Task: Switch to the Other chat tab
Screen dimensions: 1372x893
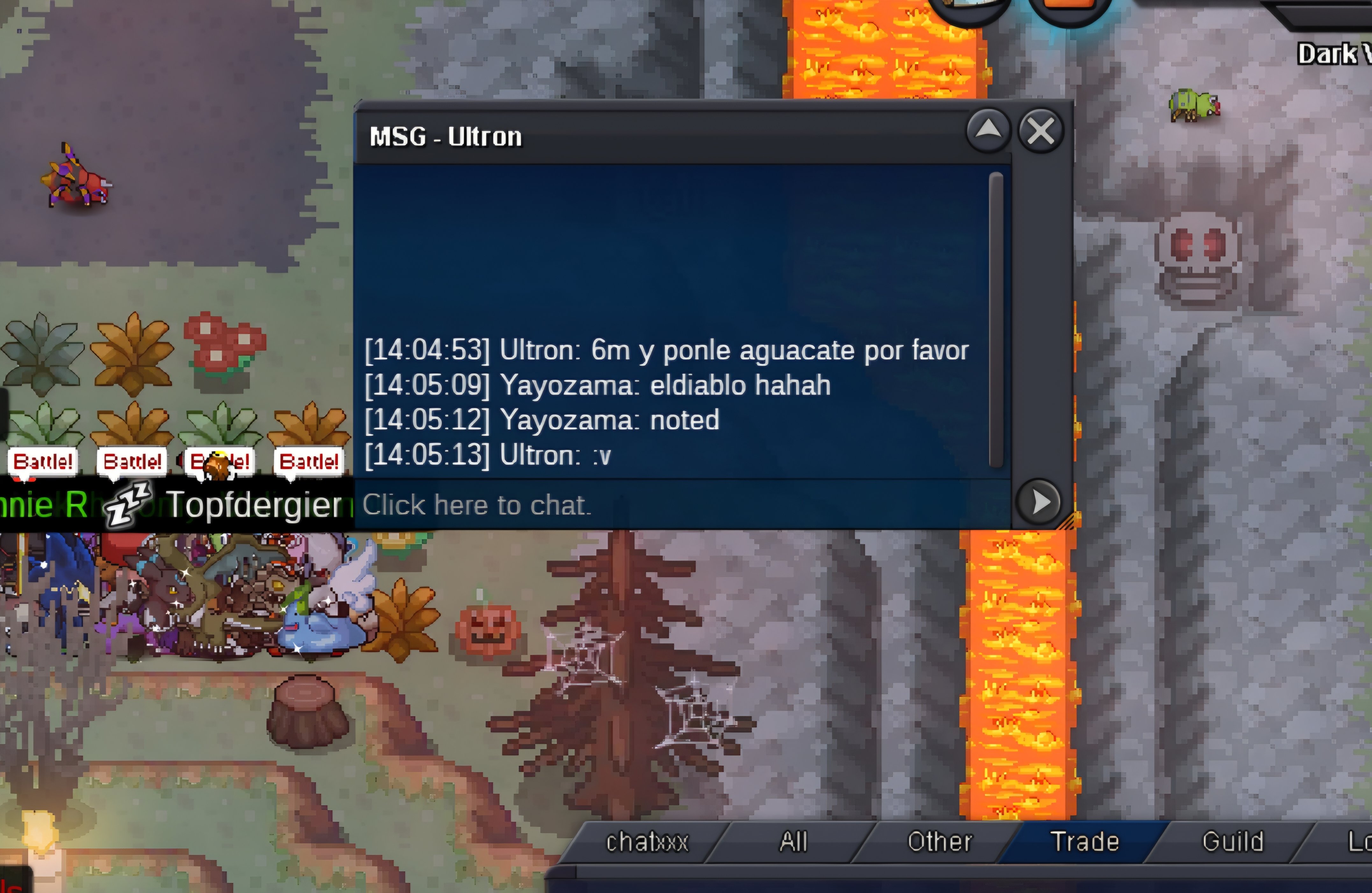Action: coord(940,842)
